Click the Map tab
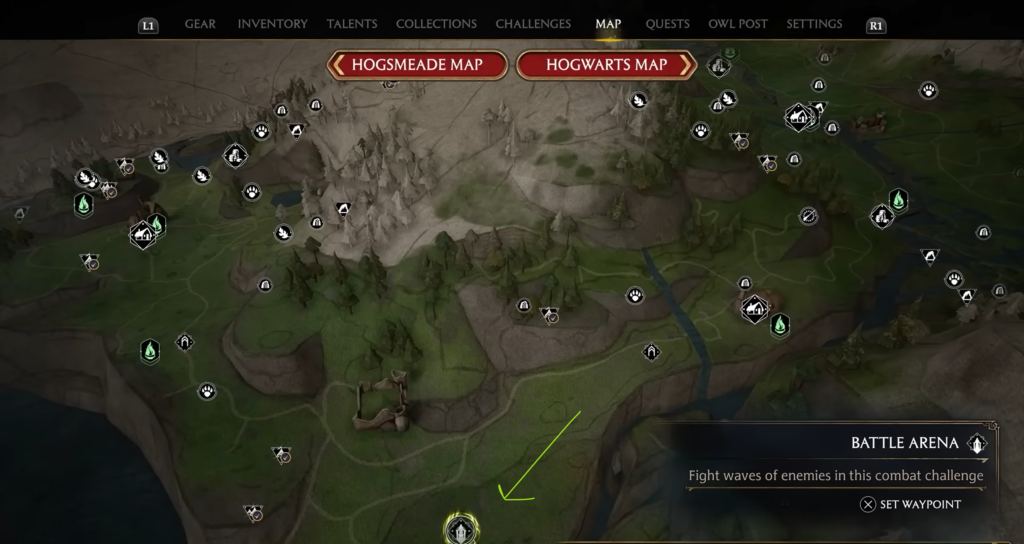1024x544 pixels. coord(608,24)
